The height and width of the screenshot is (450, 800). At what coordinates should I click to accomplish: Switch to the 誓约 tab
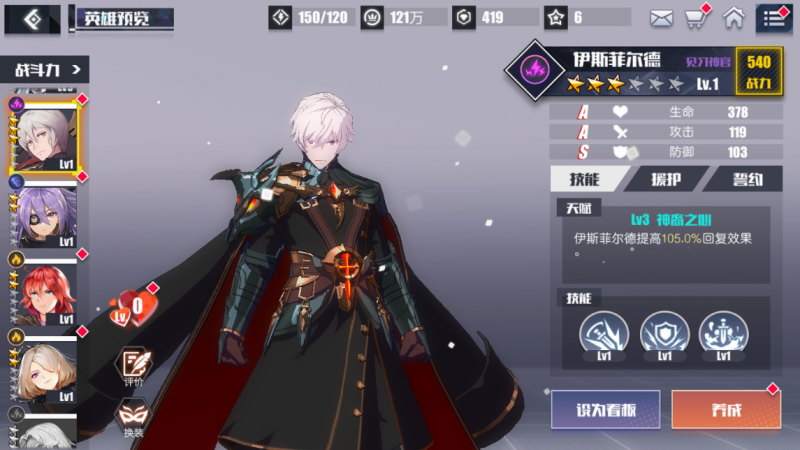point(744,179)
